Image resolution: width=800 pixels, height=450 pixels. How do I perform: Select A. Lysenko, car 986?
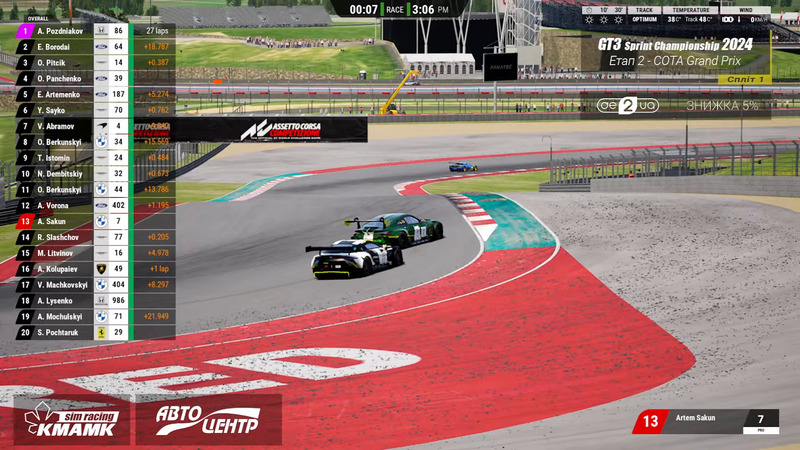point(62,300)
